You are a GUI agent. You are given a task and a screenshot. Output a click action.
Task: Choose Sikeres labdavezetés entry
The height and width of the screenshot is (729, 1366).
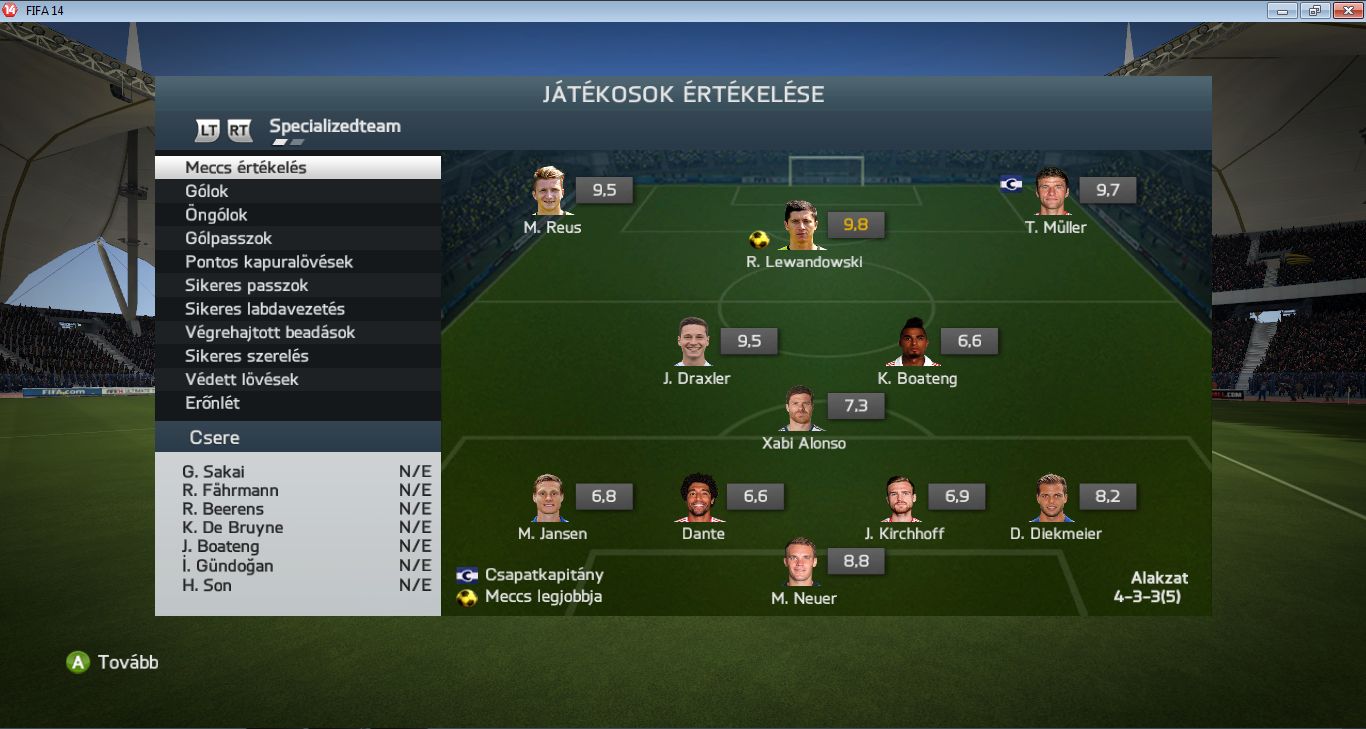(297, 309)
